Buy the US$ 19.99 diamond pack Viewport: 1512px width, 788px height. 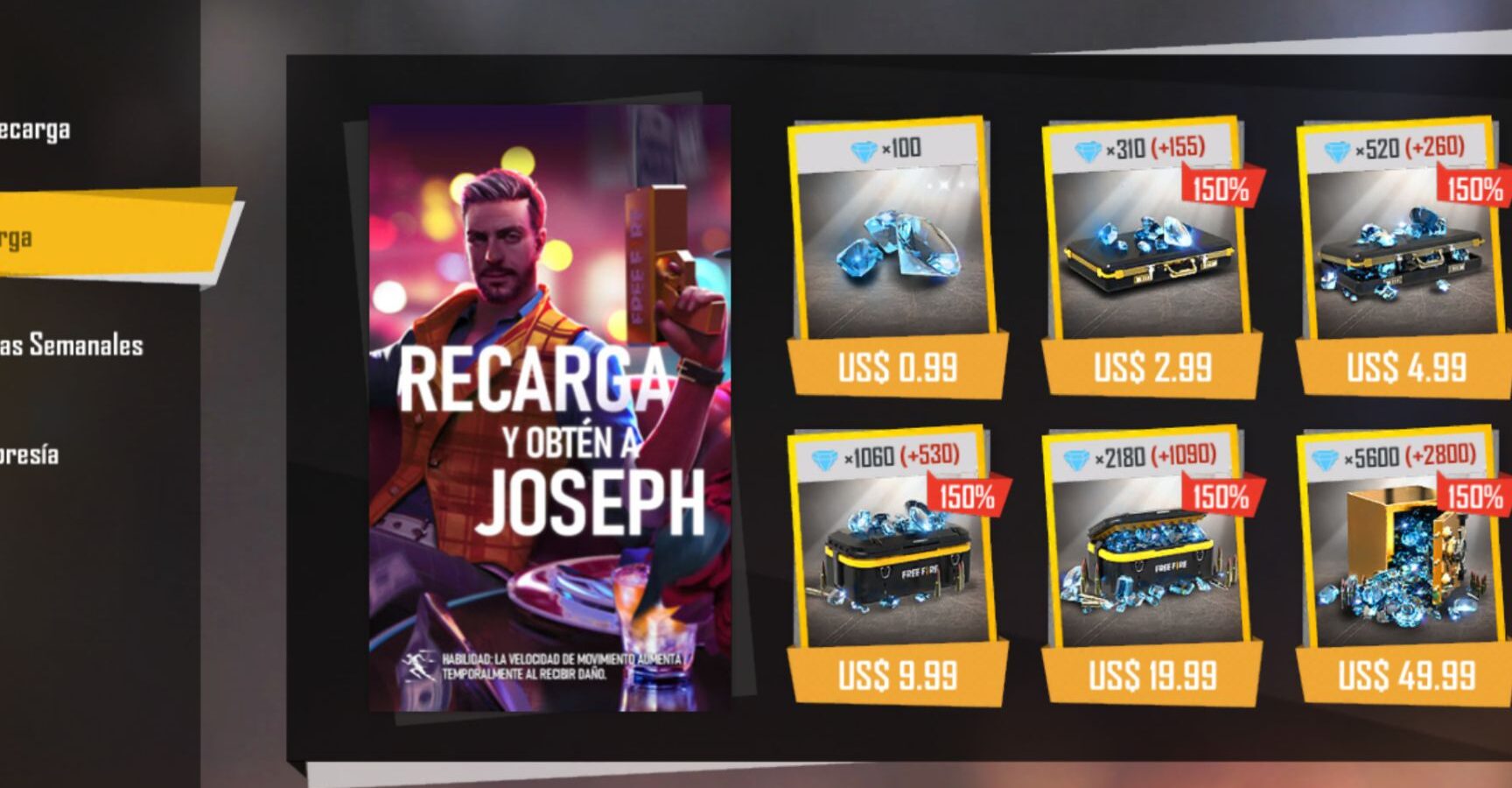coord(1151,676)
